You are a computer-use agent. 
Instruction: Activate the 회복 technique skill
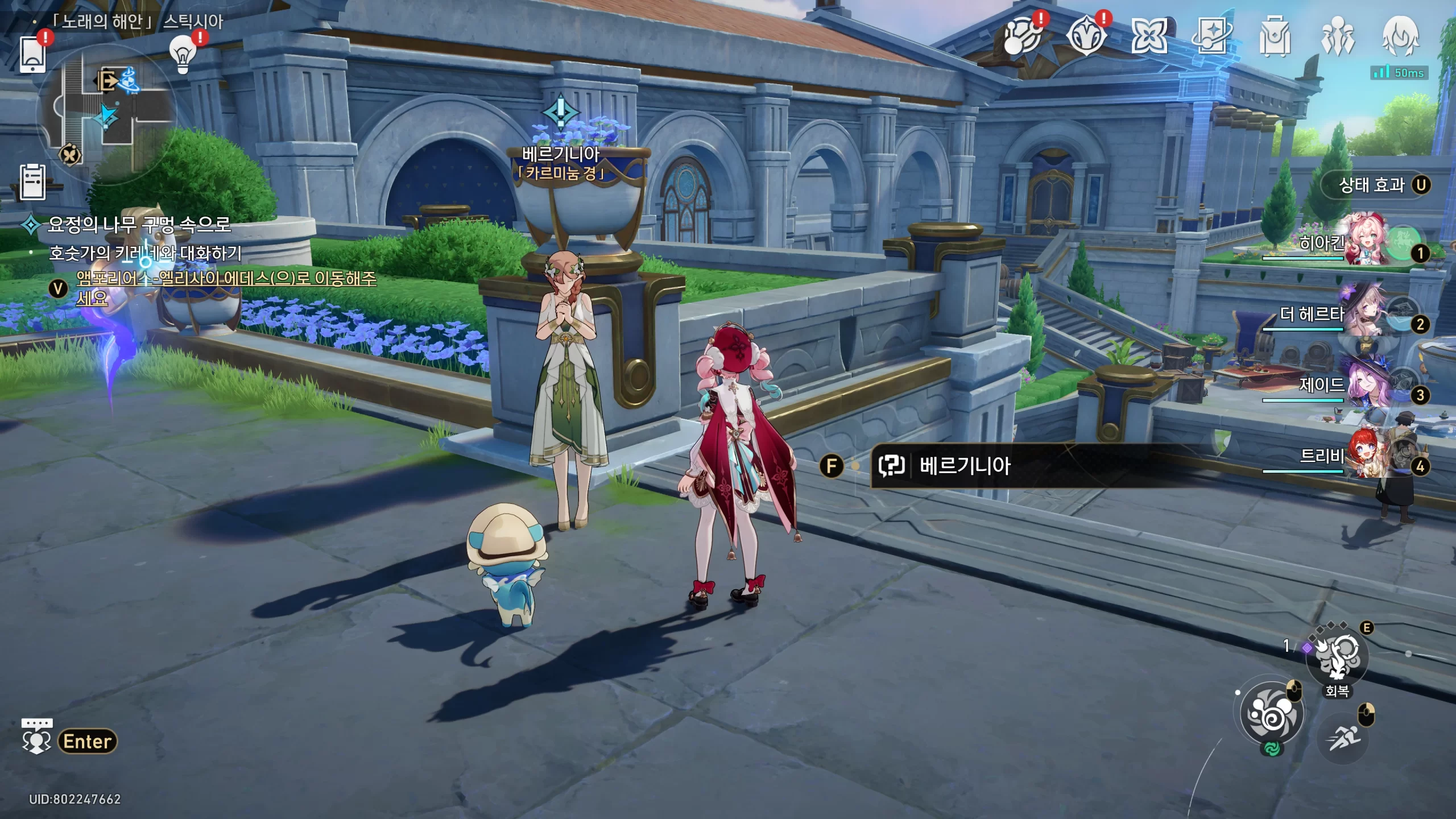pos(1337,660)
